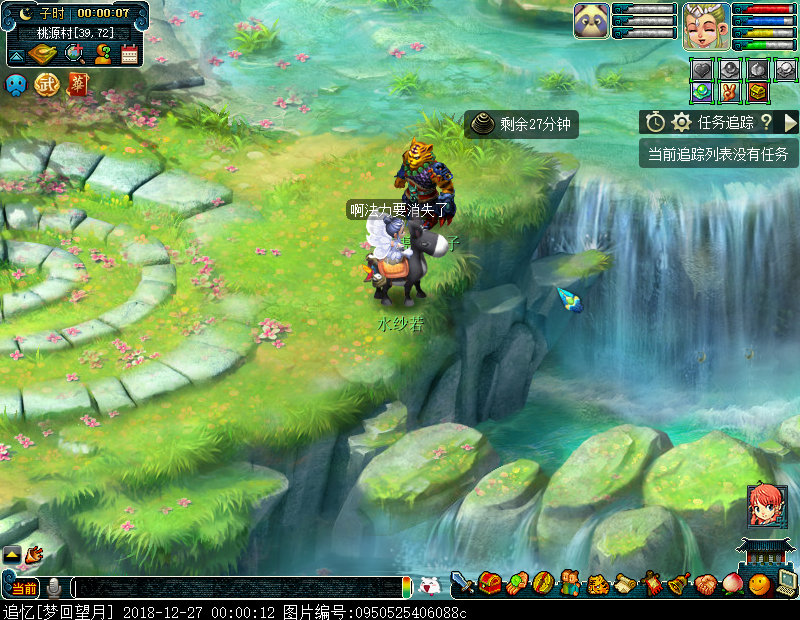The image size is (800, 620).
Task: Click the blue headset face icon
Action: click(x=16, y=84)
